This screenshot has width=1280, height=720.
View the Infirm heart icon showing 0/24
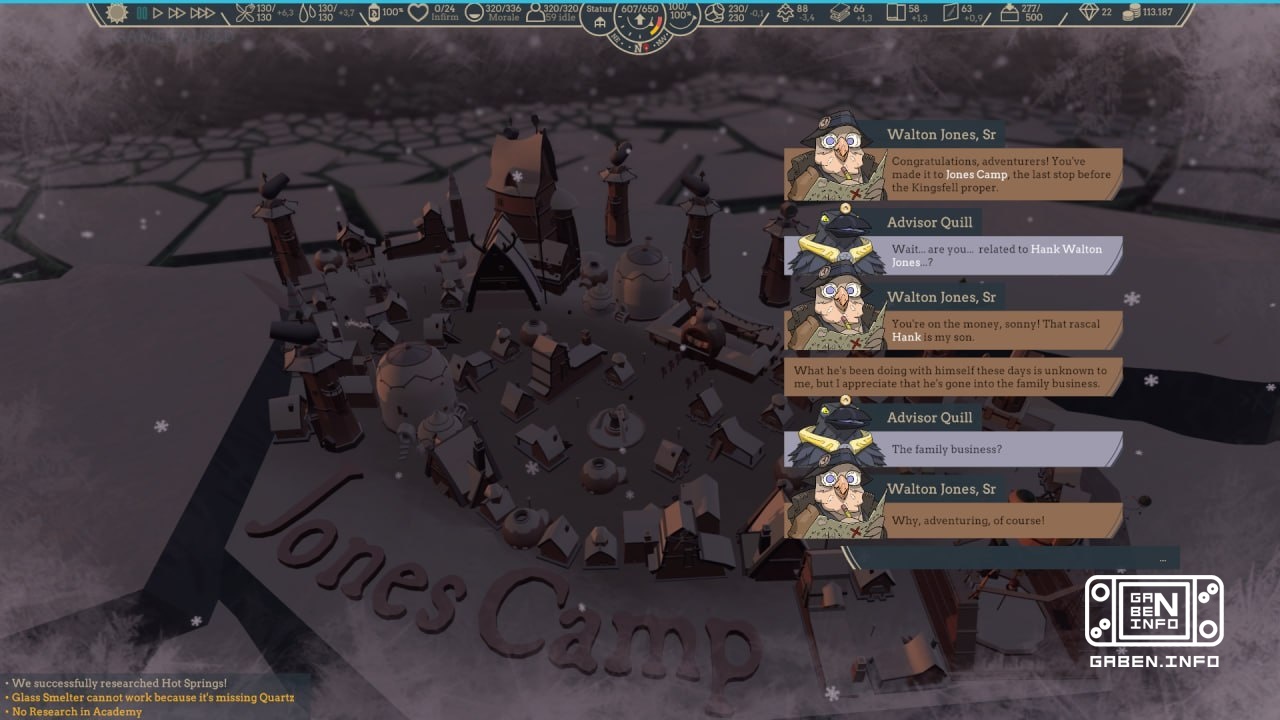pos(418,14)
